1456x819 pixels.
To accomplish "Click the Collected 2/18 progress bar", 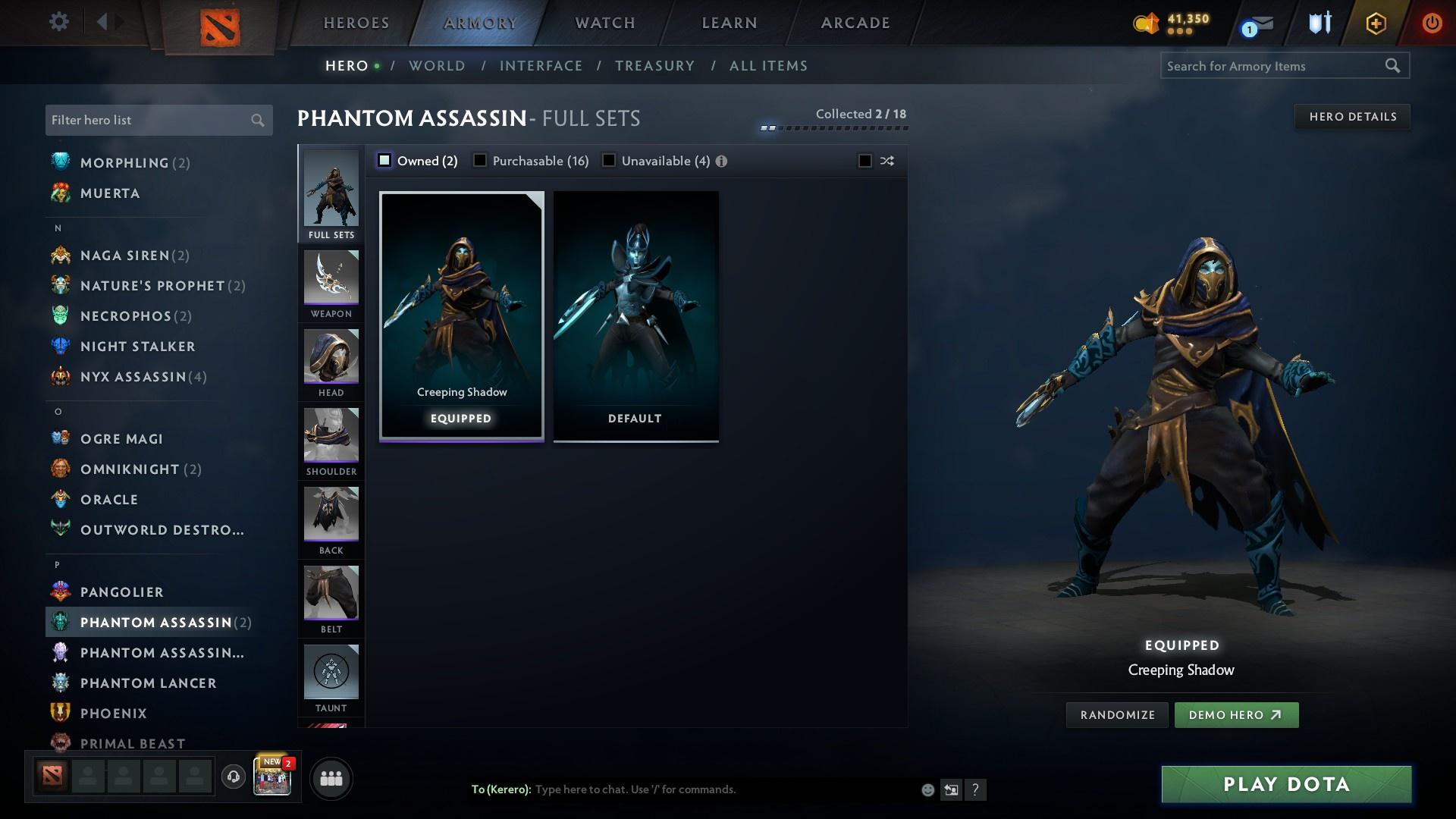I will pyautogui.click(x=834, y=127).
